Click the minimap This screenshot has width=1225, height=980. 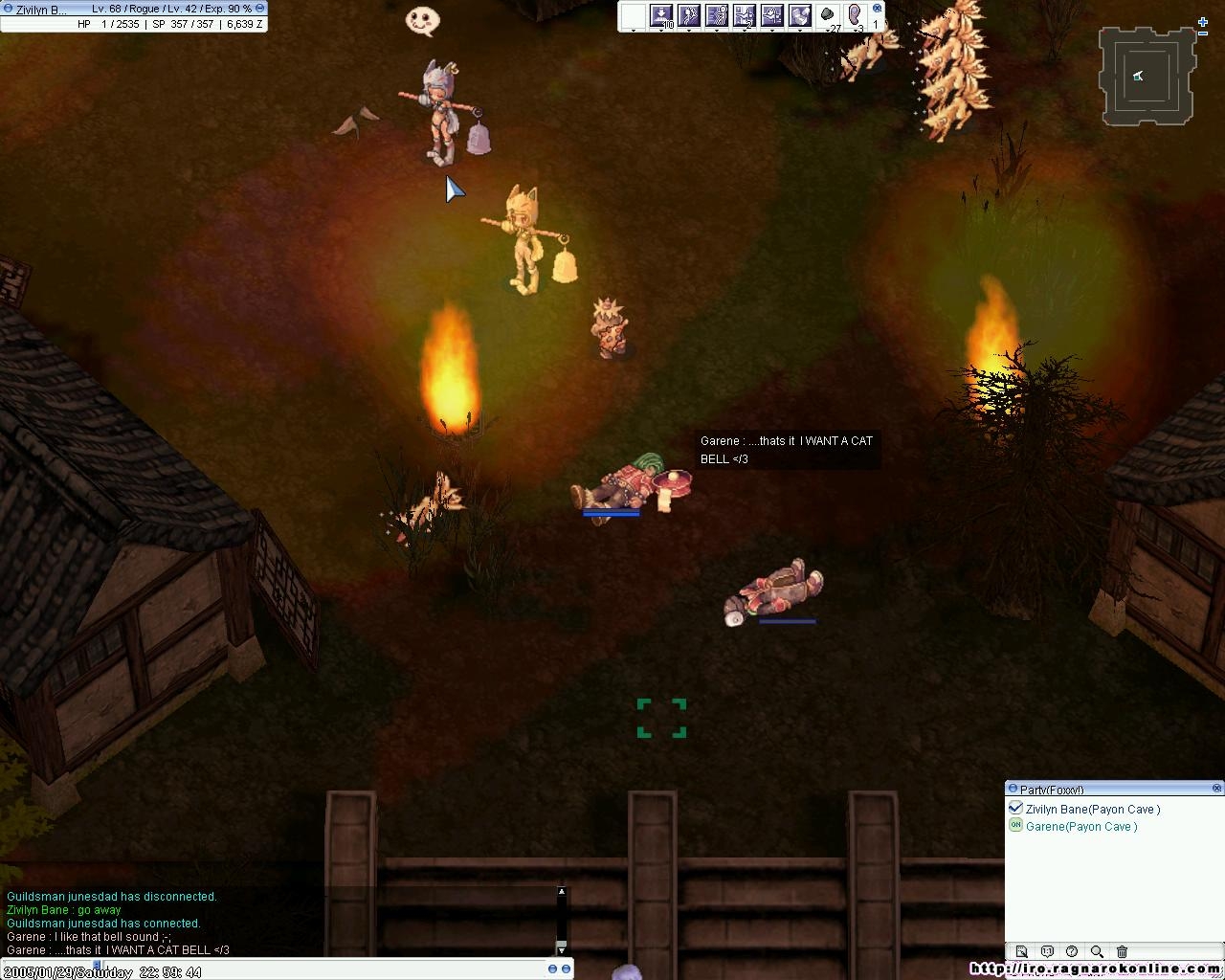[x=1146, y=76]
